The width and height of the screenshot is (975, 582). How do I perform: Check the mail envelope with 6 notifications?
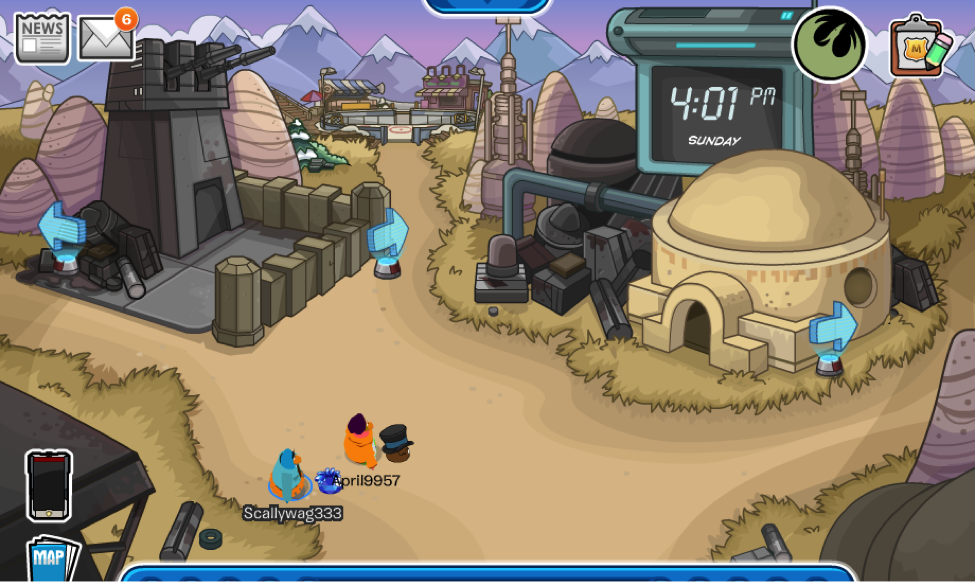[105, 39]
